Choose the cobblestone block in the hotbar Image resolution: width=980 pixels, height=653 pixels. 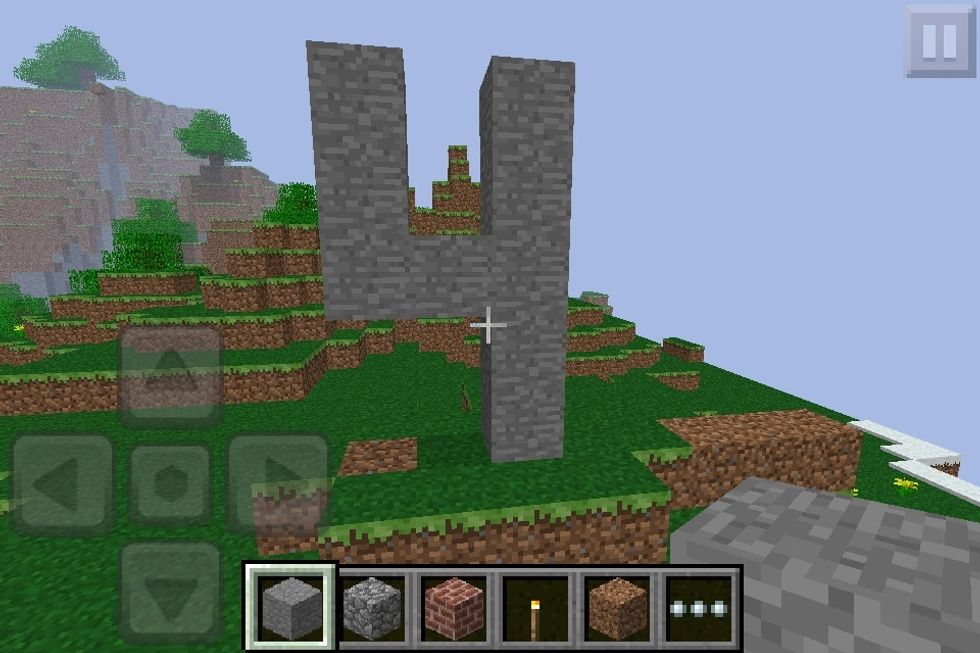[x=372, y=606]
